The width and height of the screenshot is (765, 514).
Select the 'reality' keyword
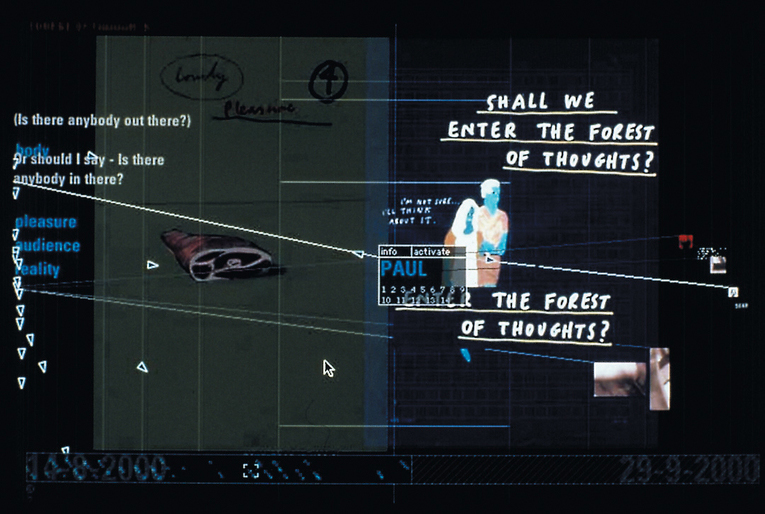tap(38, 268)
